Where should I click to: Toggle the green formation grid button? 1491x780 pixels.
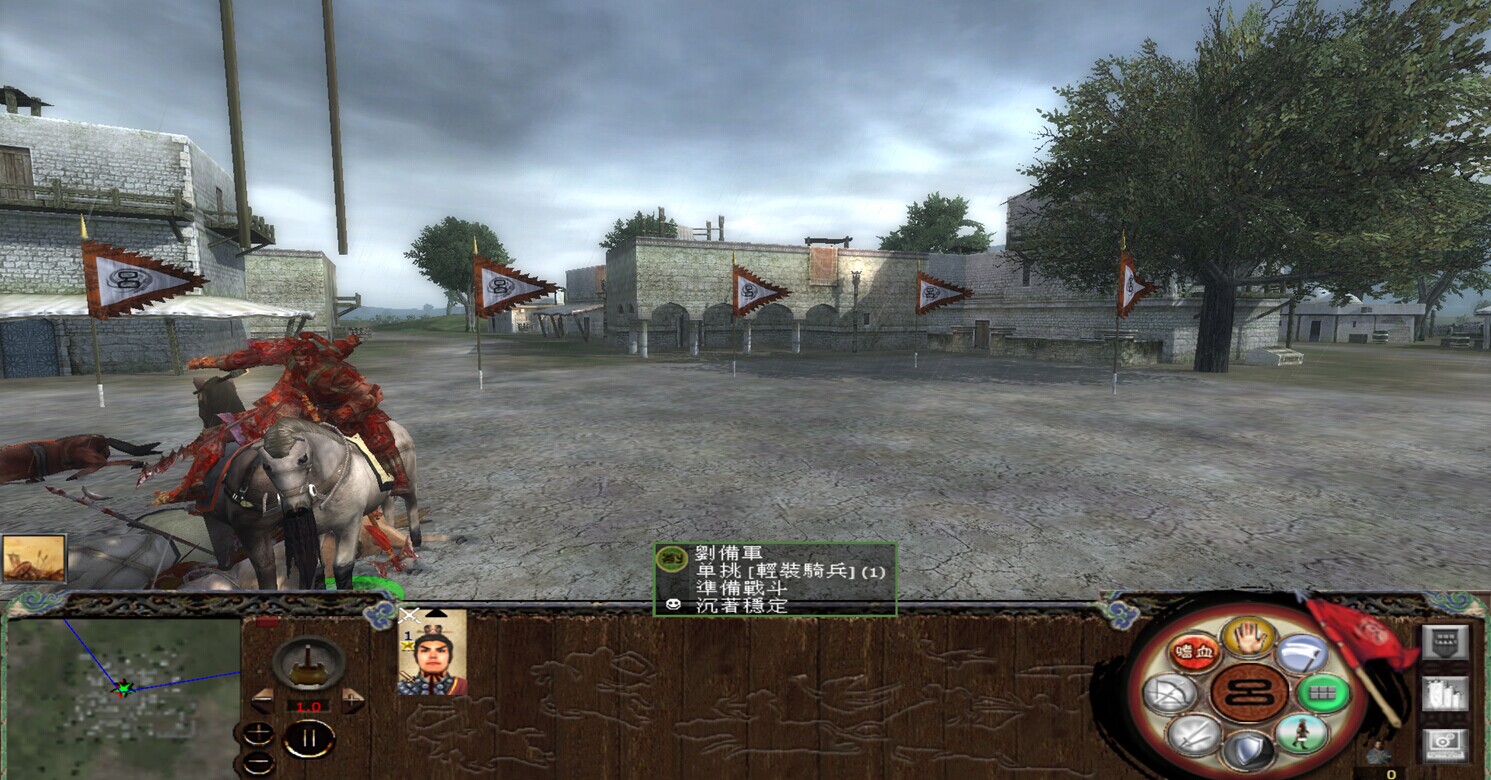1324,693
